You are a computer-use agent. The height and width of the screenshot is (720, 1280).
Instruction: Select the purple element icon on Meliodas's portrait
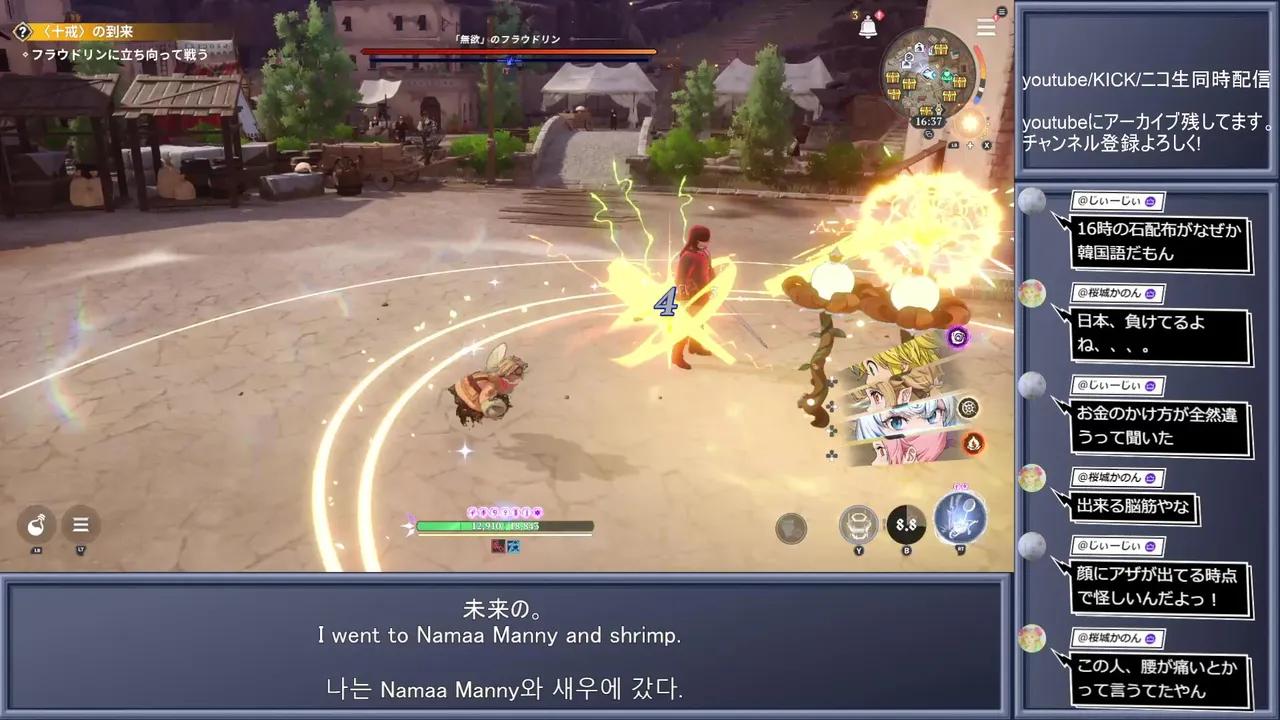[x=956, y=338]
